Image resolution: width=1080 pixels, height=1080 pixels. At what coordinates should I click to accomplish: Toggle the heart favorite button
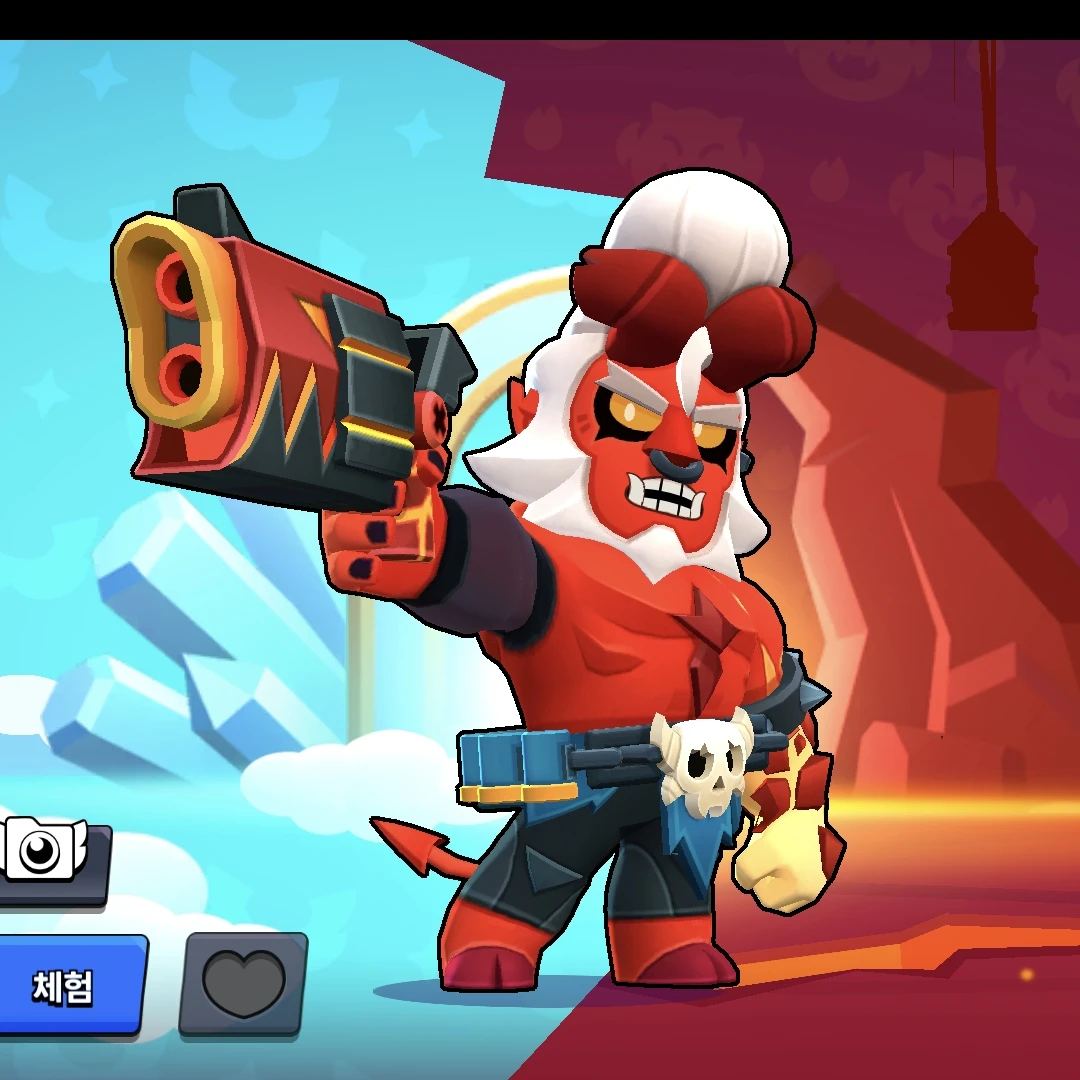click(243, 984)
